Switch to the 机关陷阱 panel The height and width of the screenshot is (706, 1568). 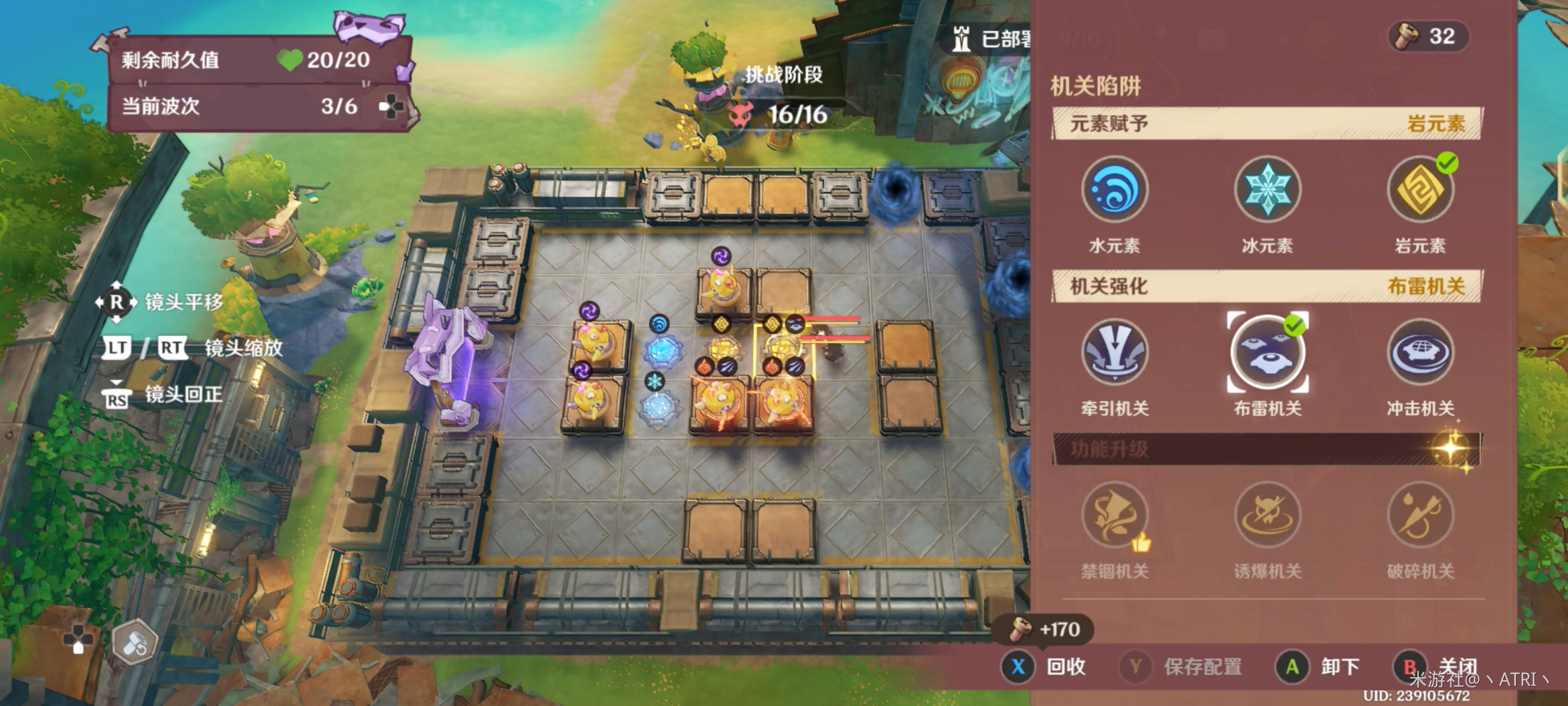point(1096,86)
